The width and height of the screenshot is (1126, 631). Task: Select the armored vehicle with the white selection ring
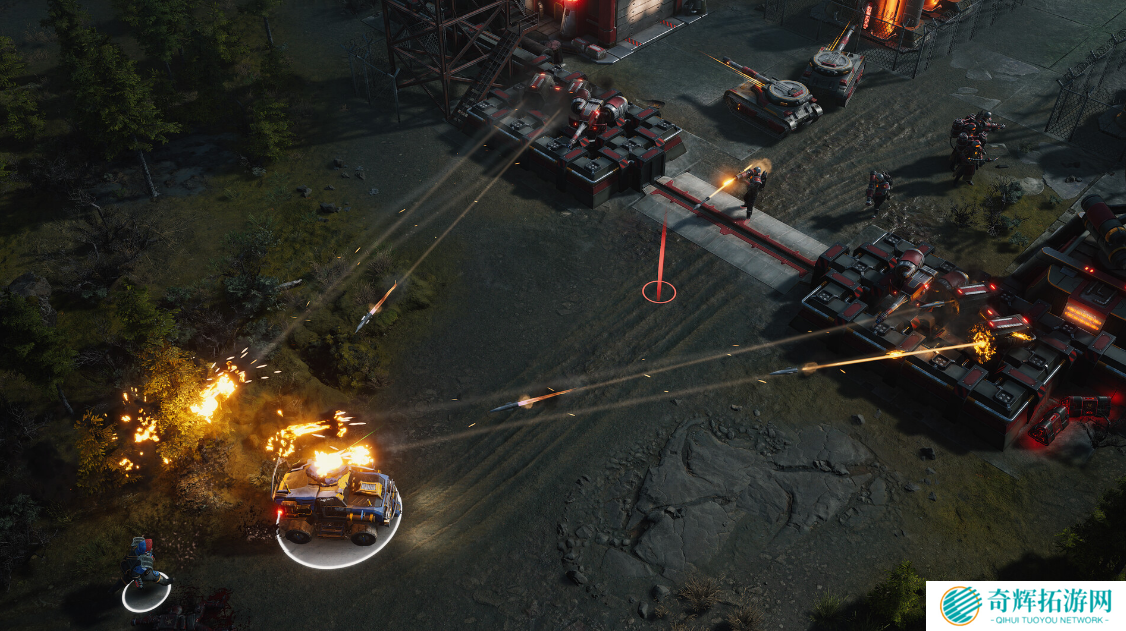pyautogui.click(x=335, y=502)
